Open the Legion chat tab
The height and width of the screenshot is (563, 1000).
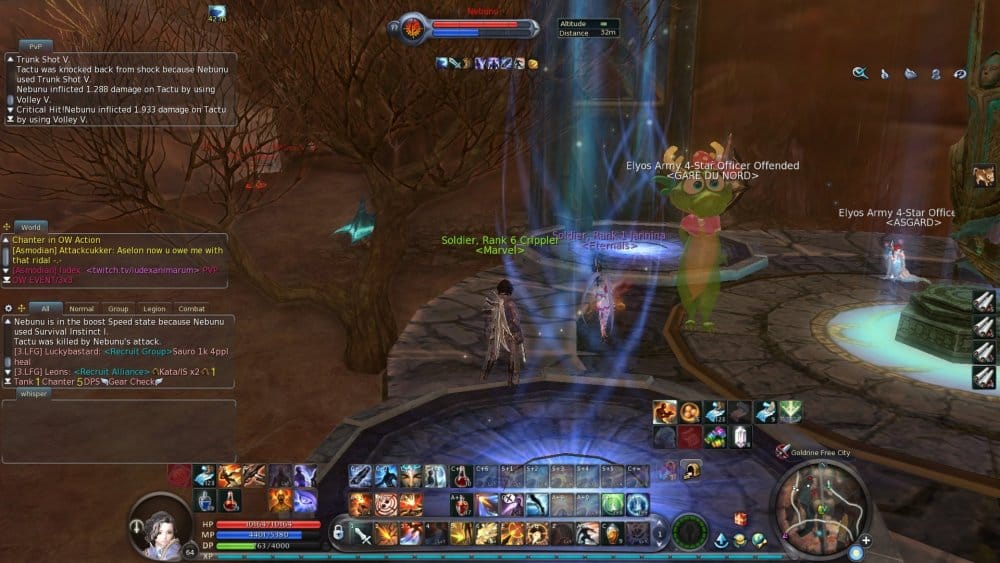click(x=154, y=309)
